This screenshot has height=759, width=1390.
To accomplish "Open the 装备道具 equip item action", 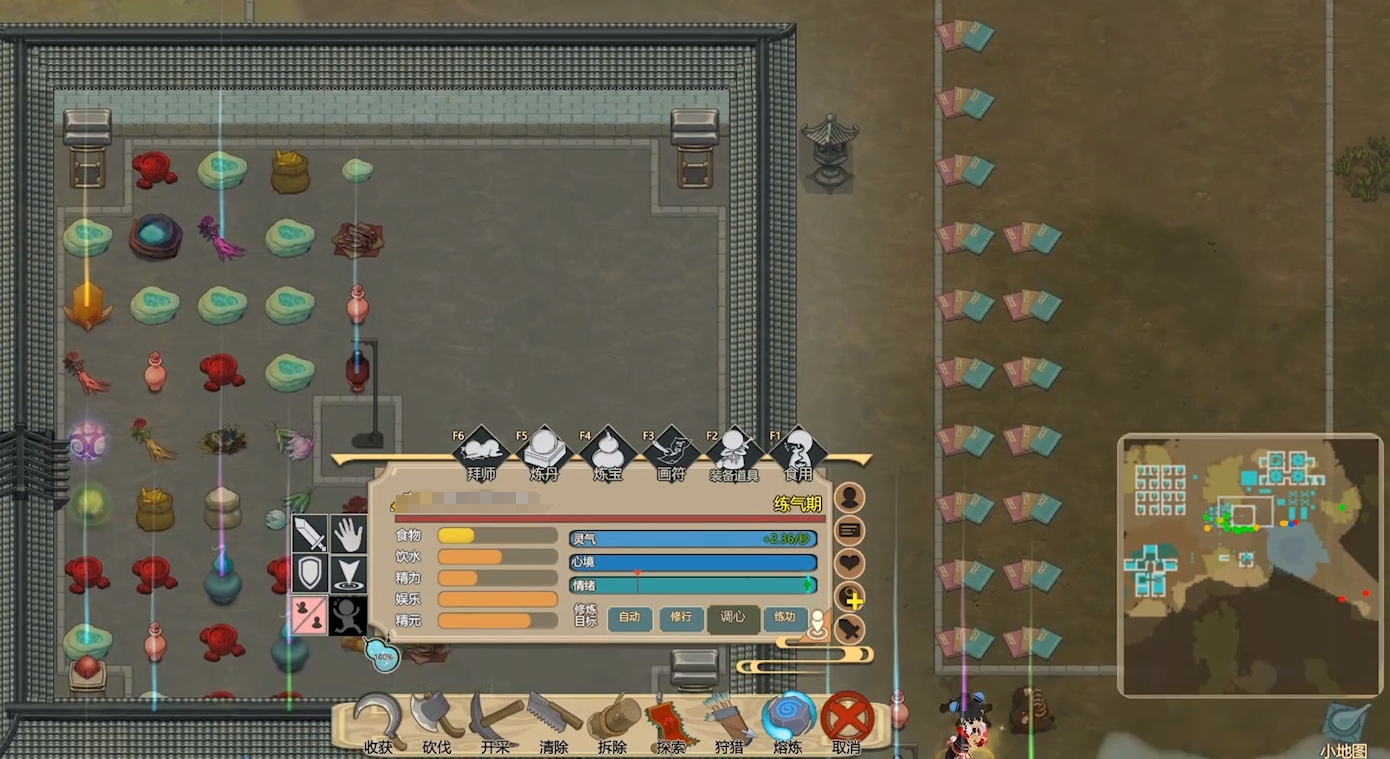I will click(734, 455).
